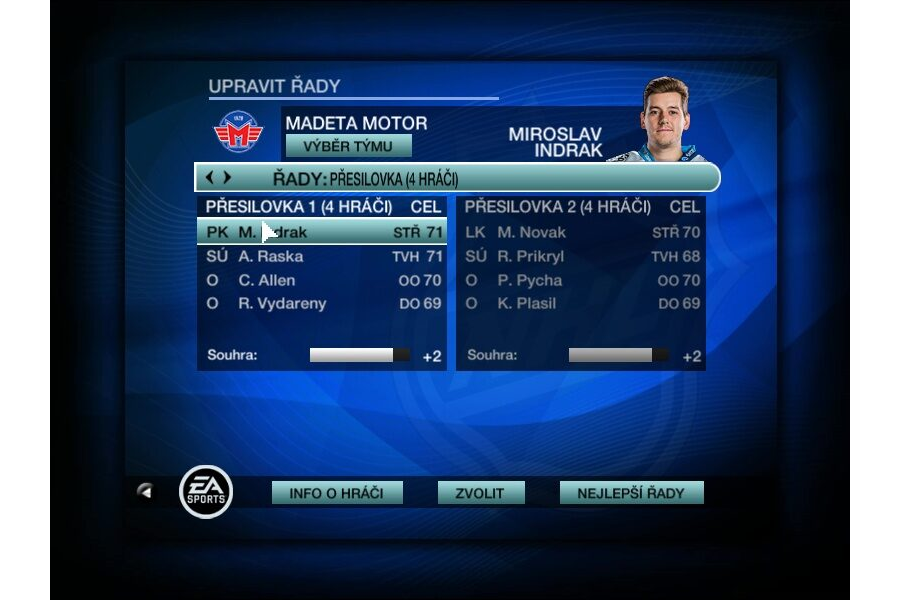Viewport: 900px width, 600px height.
Task: Select M. Novak in Přesilovka 2
Action: coord(581,233)
